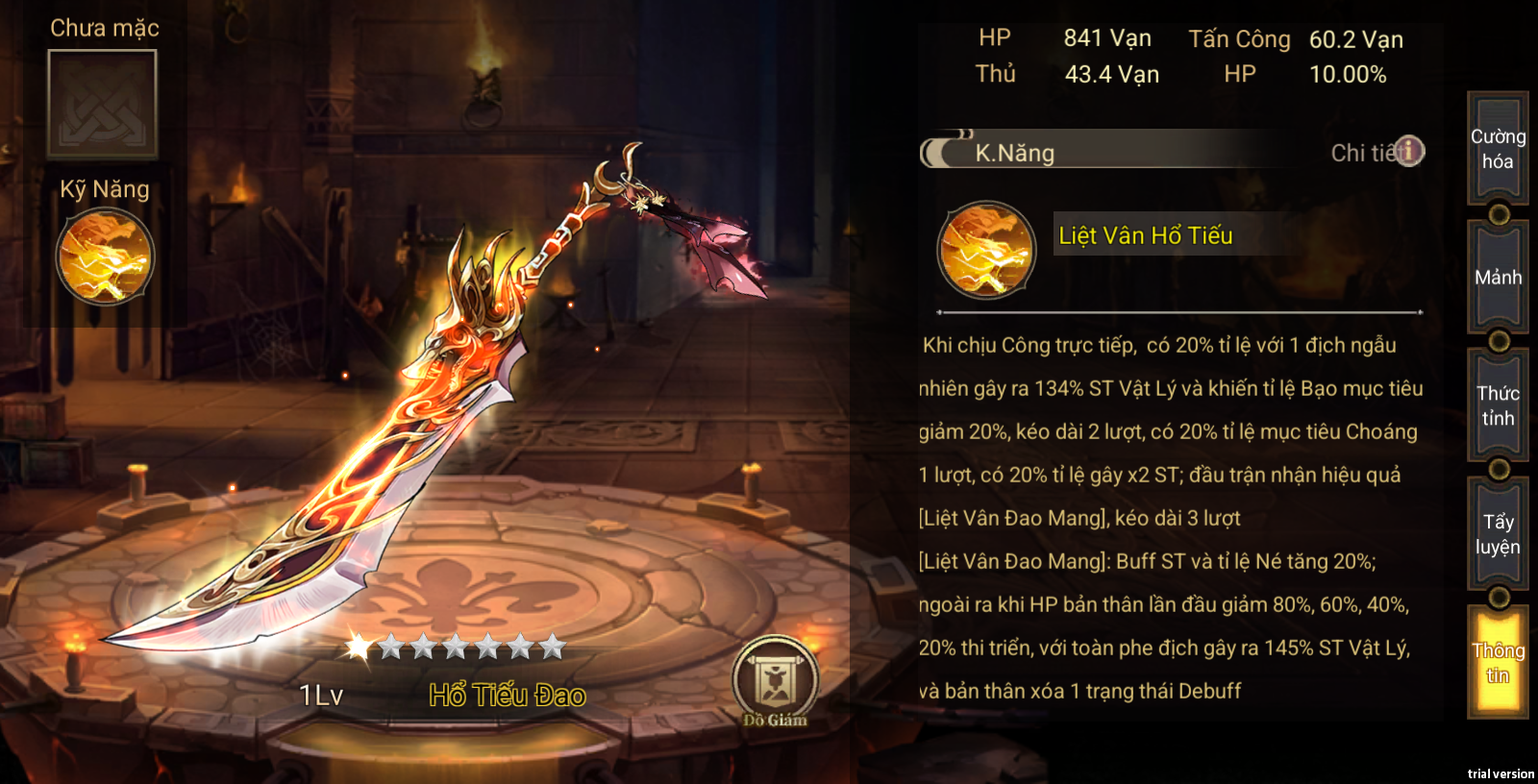
Task: Select the Thức tỉnh tab
Action: (x=1498, y=405)
